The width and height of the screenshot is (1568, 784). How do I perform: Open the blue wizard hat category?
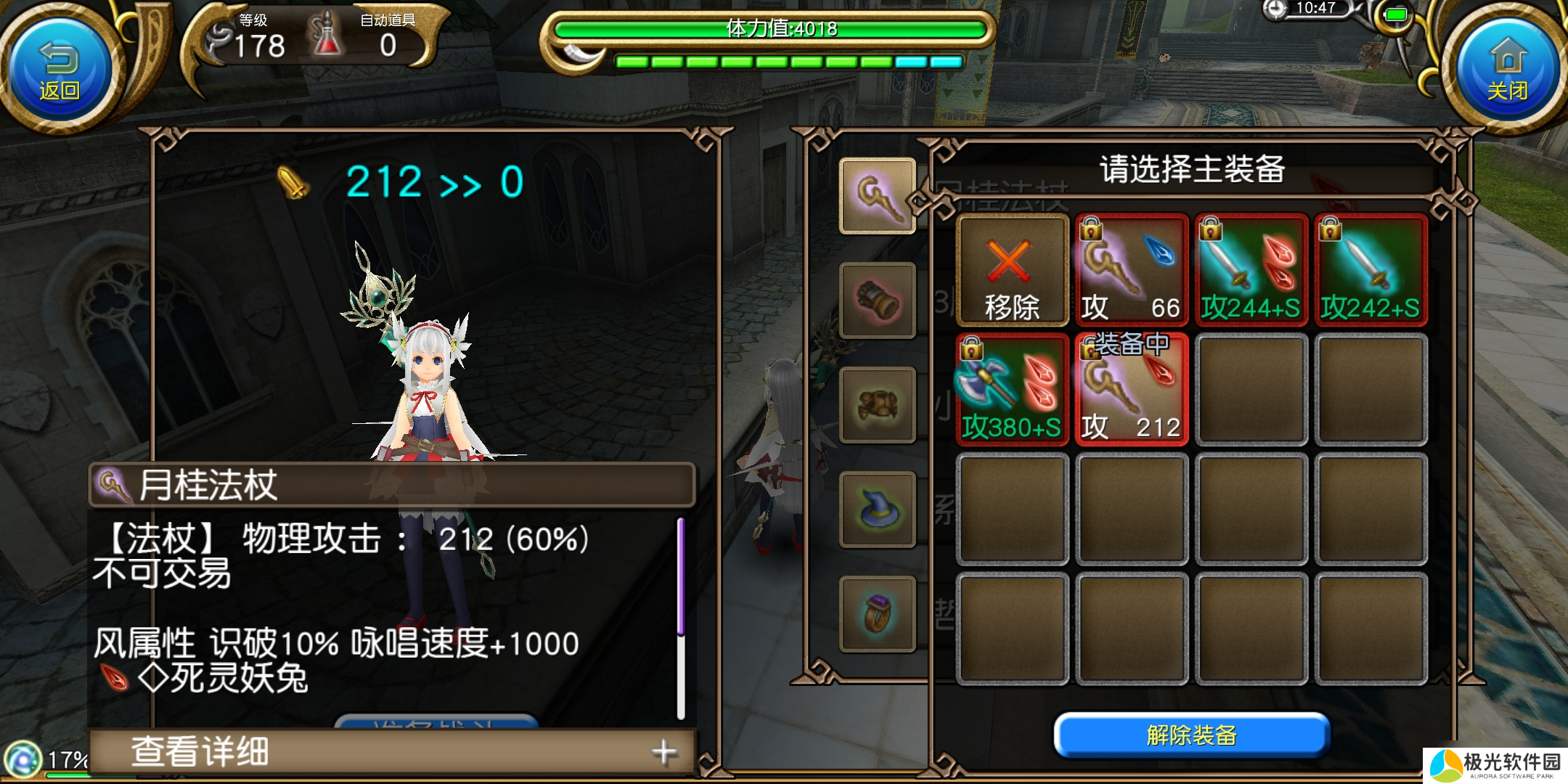(877, 509)
